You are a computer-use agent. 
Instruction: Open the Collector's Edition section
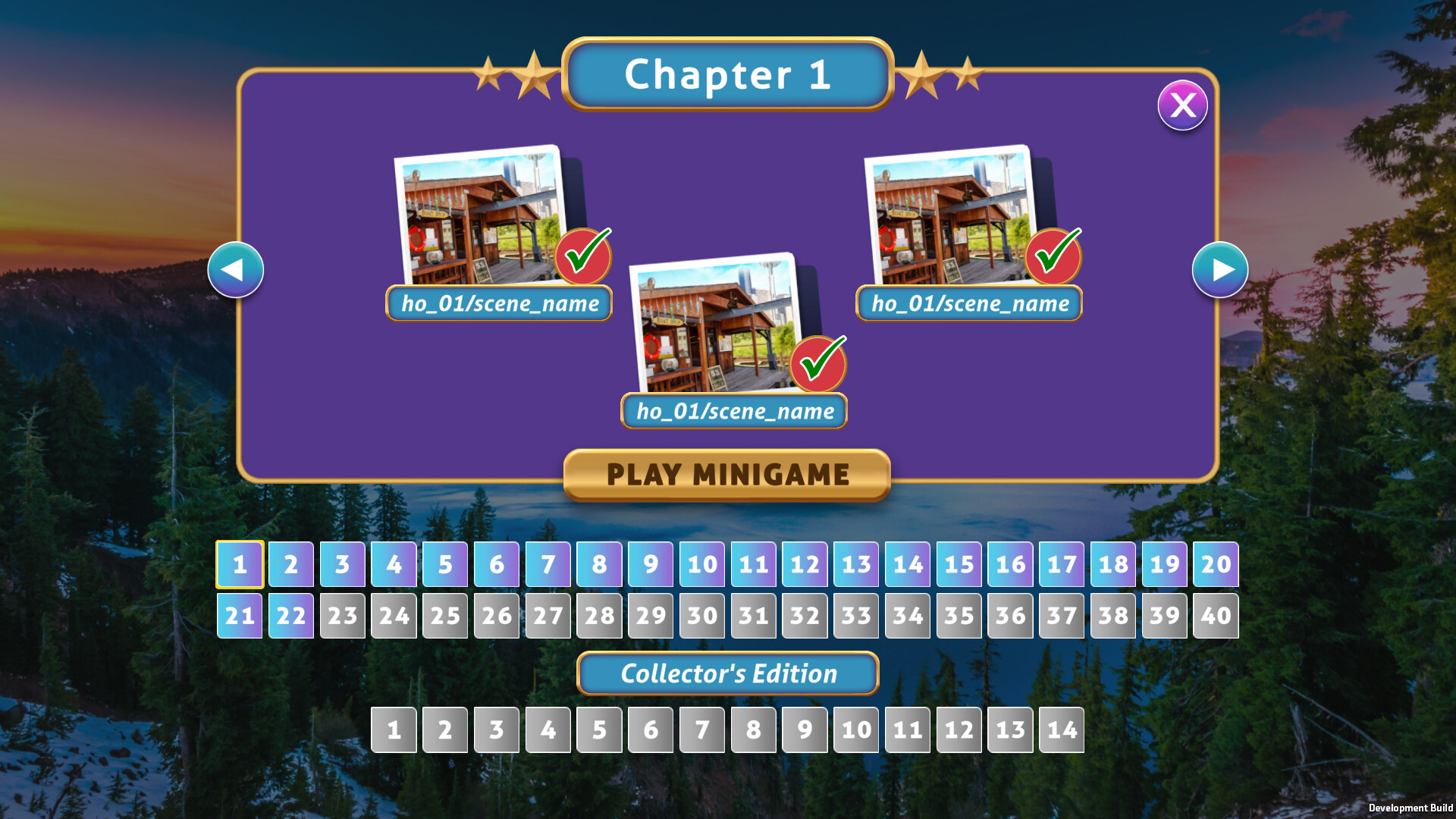click(x=726, y=673)
